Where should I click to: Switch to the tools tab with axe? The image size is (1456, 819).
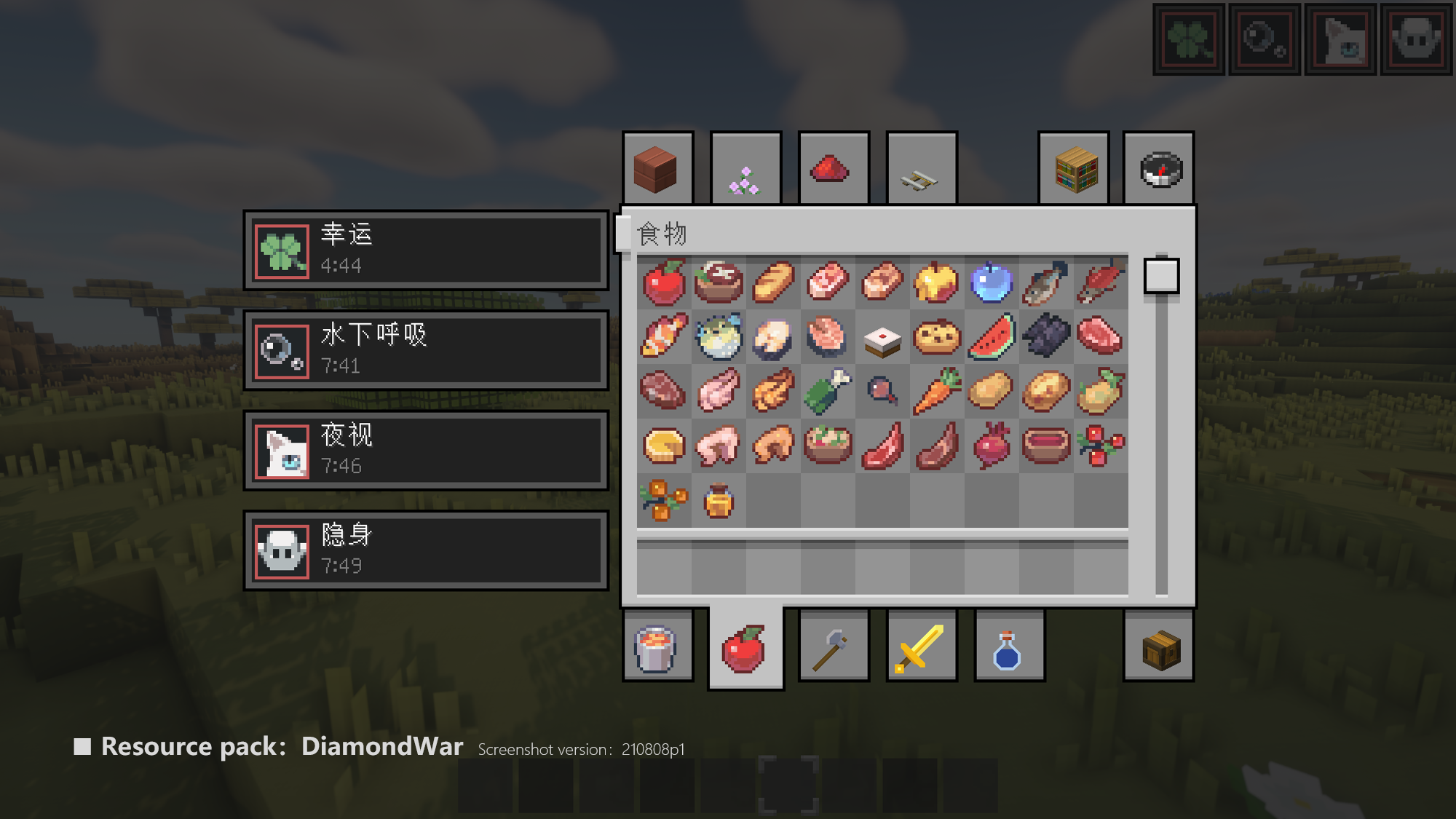click(834, 647)
